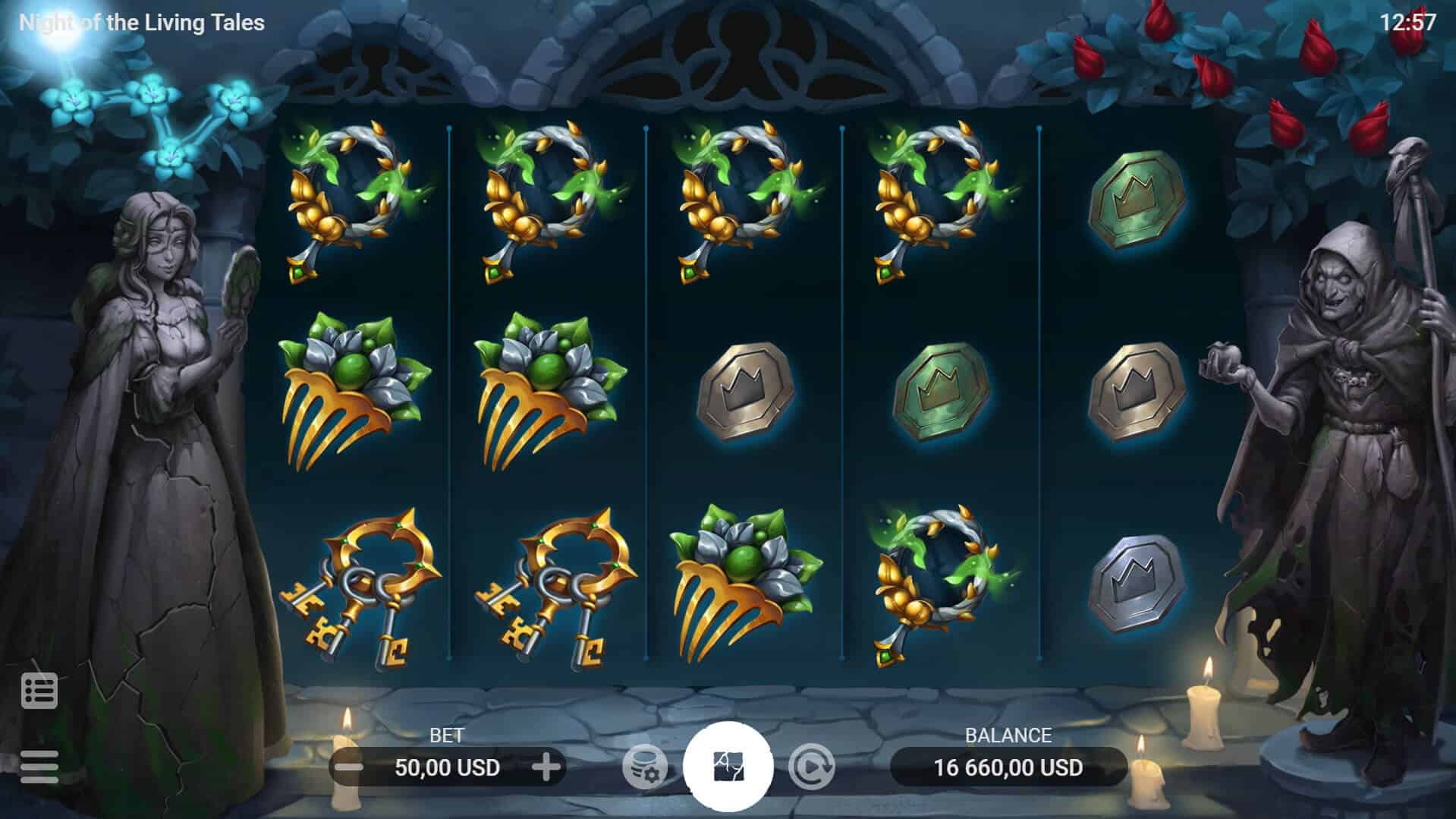1456x819 pixels.
Task: Open the coin stack bet settings
Action: pos(644,767)
